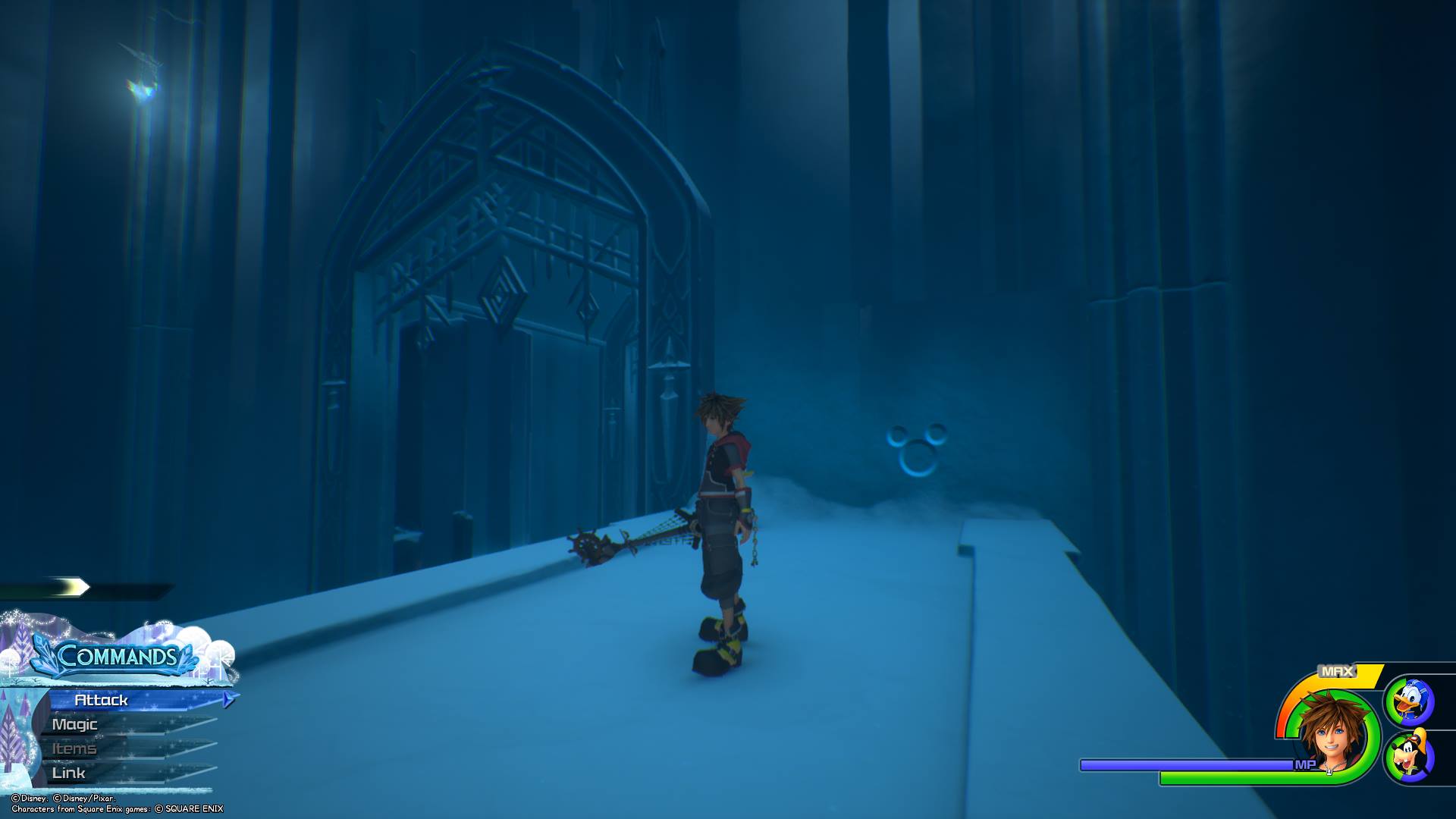Viewport: 1456px width, 819px height.
Task: Click the Commands menu header
Action: pos(116,656)
